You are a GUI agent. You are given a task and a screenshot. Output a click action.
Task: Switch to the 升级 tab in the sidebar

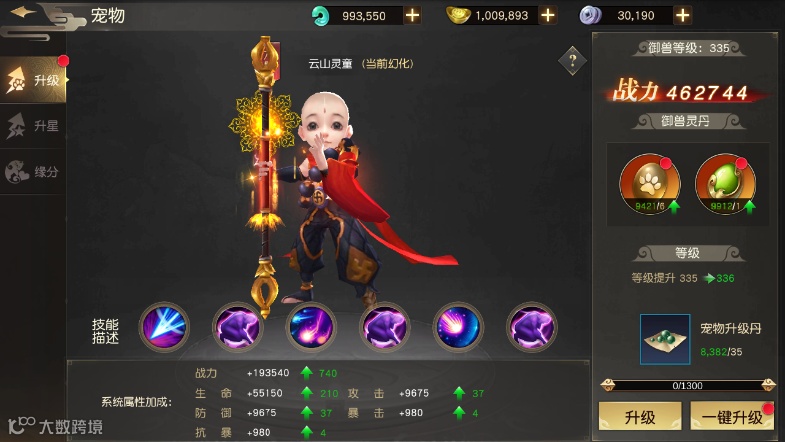pyautogui.click(x=34, y=80)
